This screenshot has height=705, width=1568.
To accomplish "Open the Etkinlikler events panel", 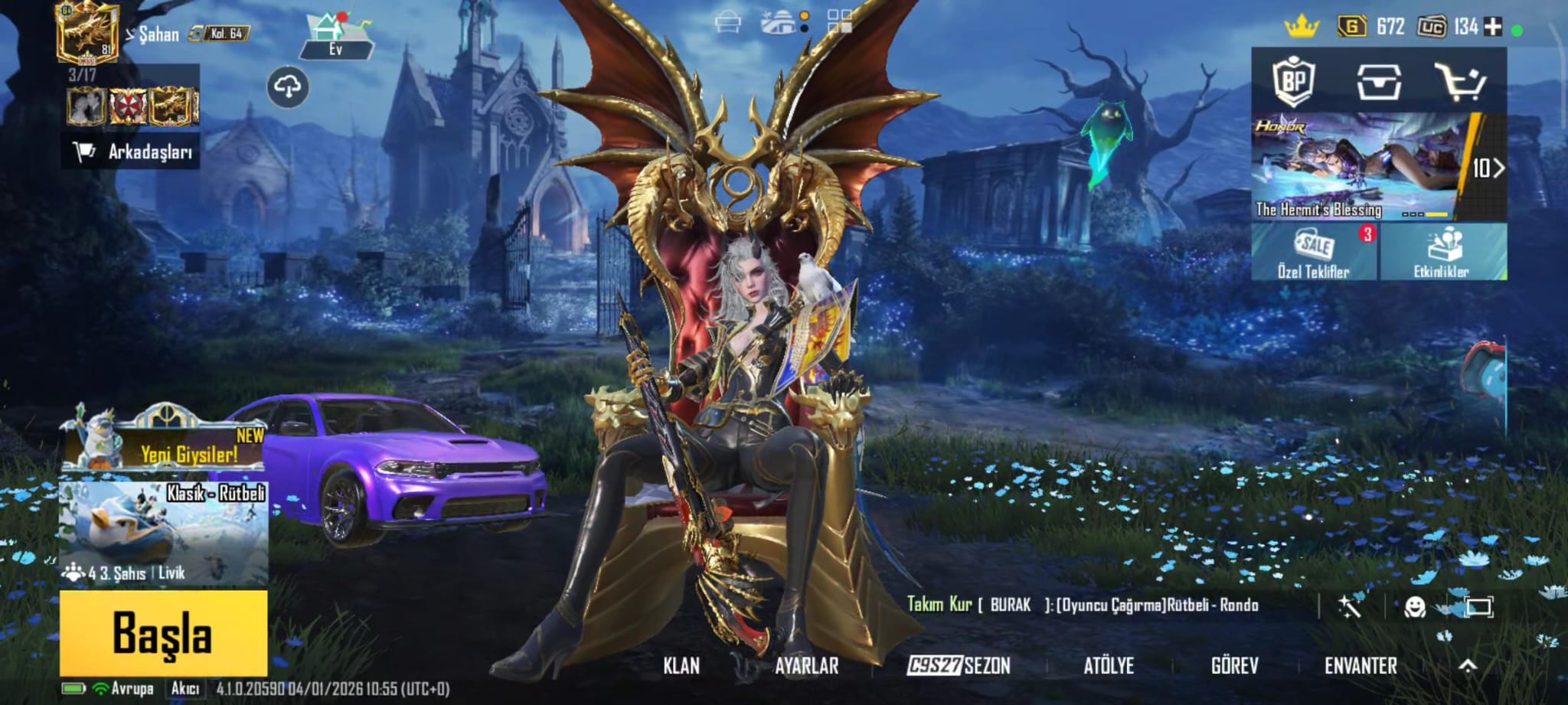I will click(1442, 252).
